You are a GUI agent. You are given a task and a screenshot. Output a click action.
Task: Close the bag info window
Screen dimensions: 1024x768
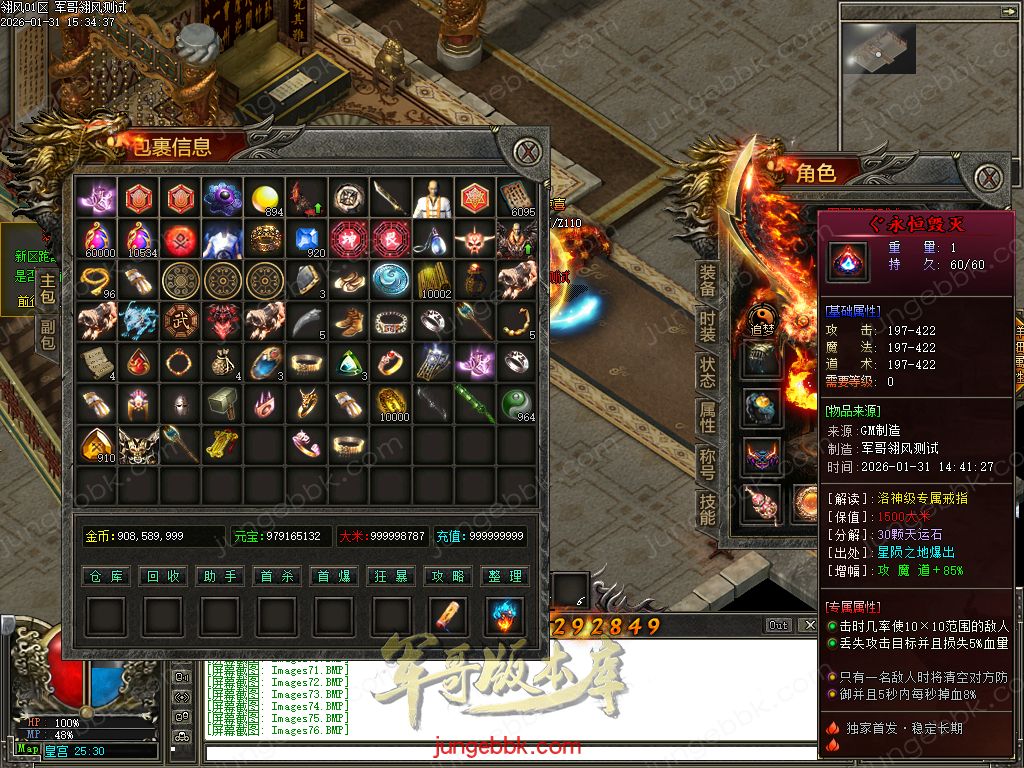click(x=528, y=152)
